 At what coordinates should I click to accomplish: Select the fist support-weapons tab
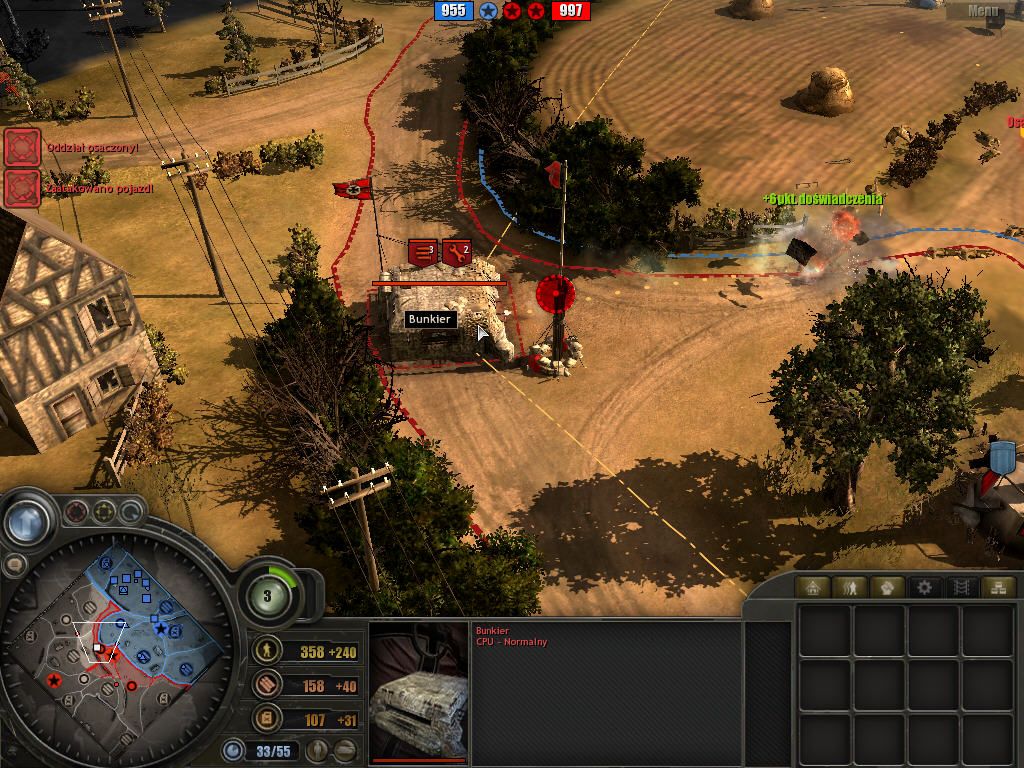pyautogui.click(x=887, y=587)
